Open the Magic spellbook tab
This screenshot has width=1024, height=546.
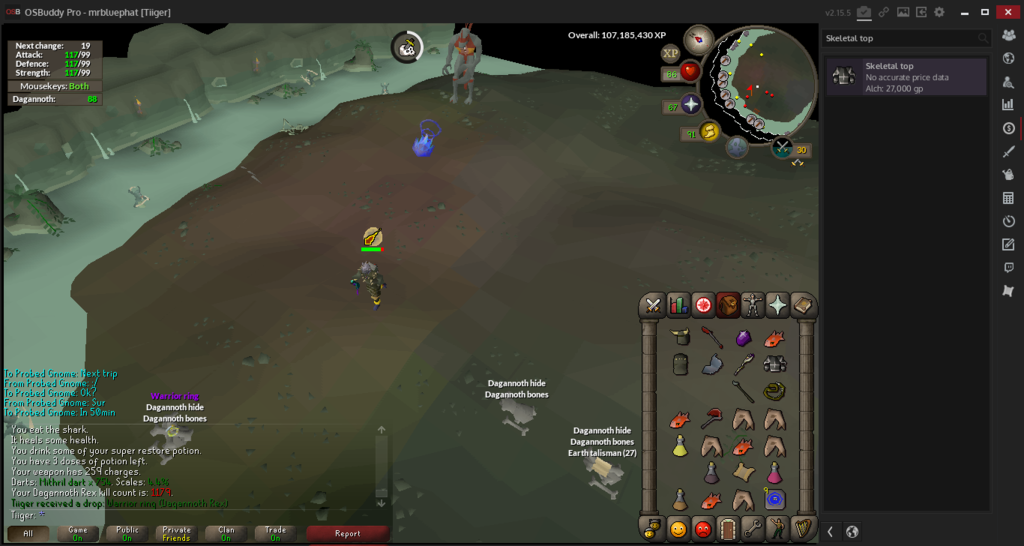point(802,305)
